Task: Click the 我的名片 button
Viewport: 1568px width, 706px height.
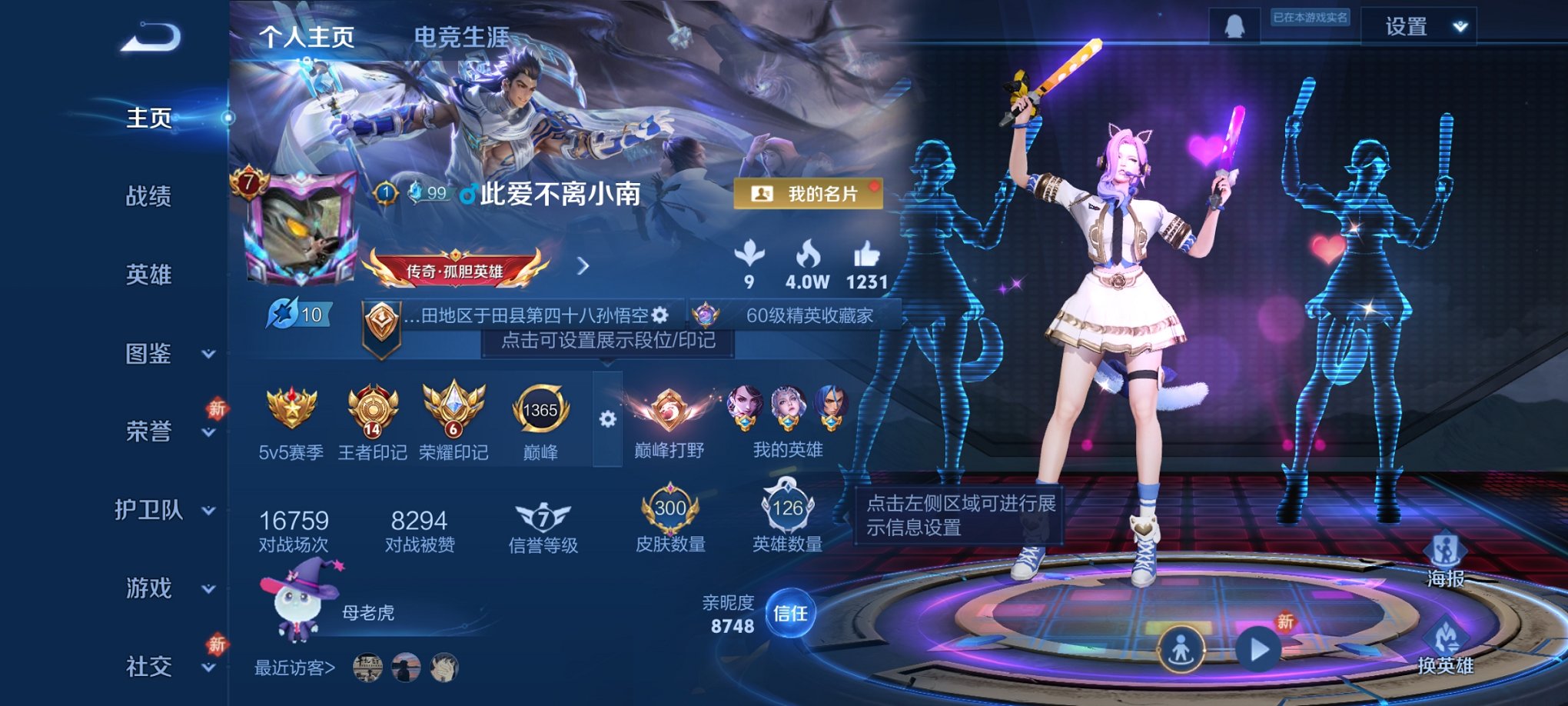Action: coord(811,195)
